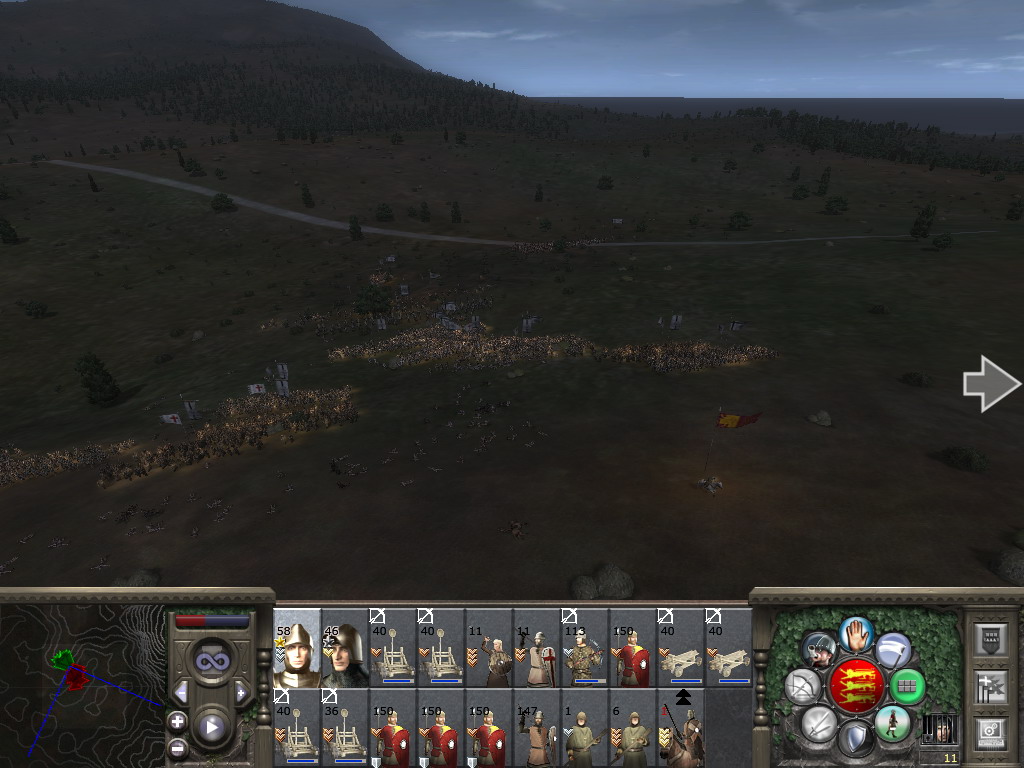Order withdrawal with the white flag button

click(893, 650)
